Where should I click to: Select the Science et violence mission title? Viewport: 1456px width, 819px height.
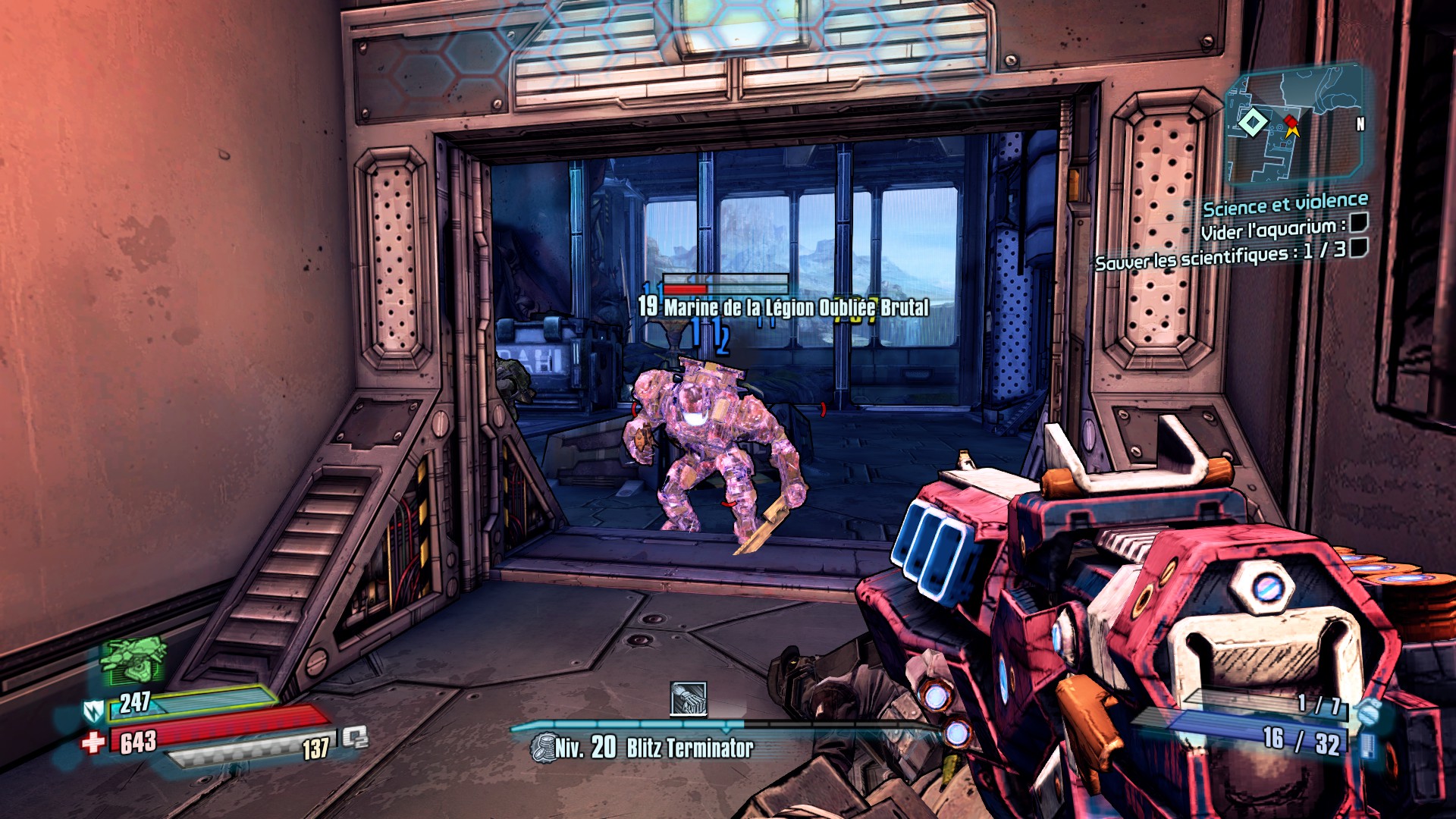point(1285,204)
